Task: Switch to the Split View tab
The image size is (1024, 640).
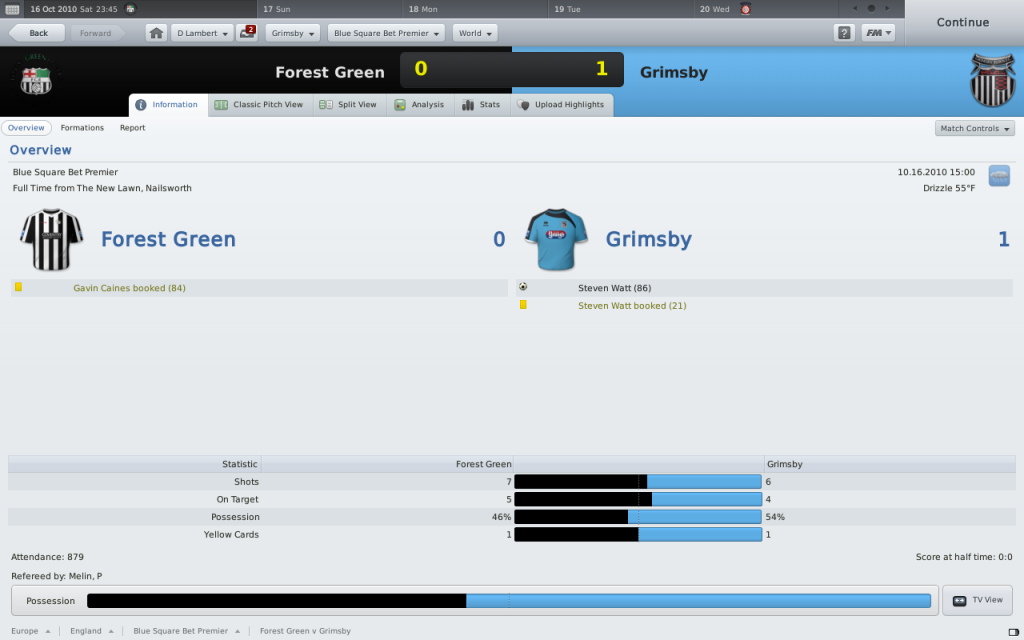Action: [348, 105]
